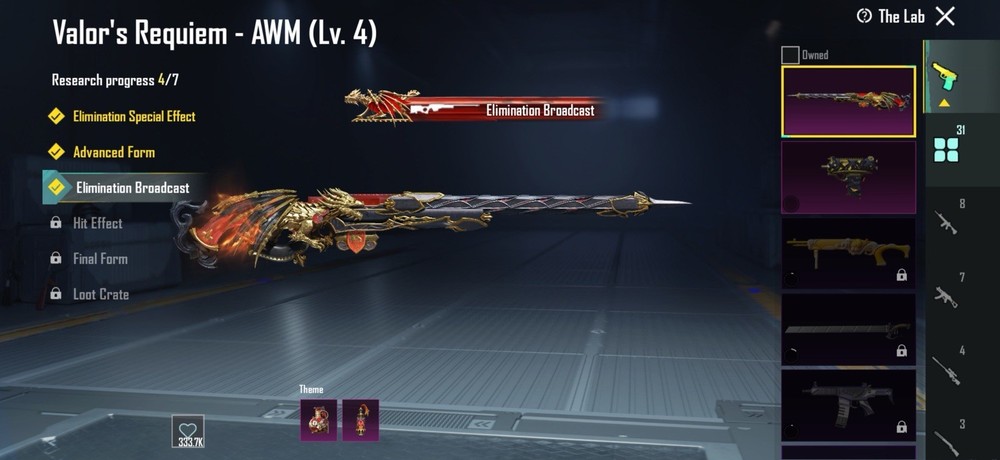Select the black and gold SMG skin thumbnail
The image size is (1000, 460).
pyautogui.click(x=848, y=177)
